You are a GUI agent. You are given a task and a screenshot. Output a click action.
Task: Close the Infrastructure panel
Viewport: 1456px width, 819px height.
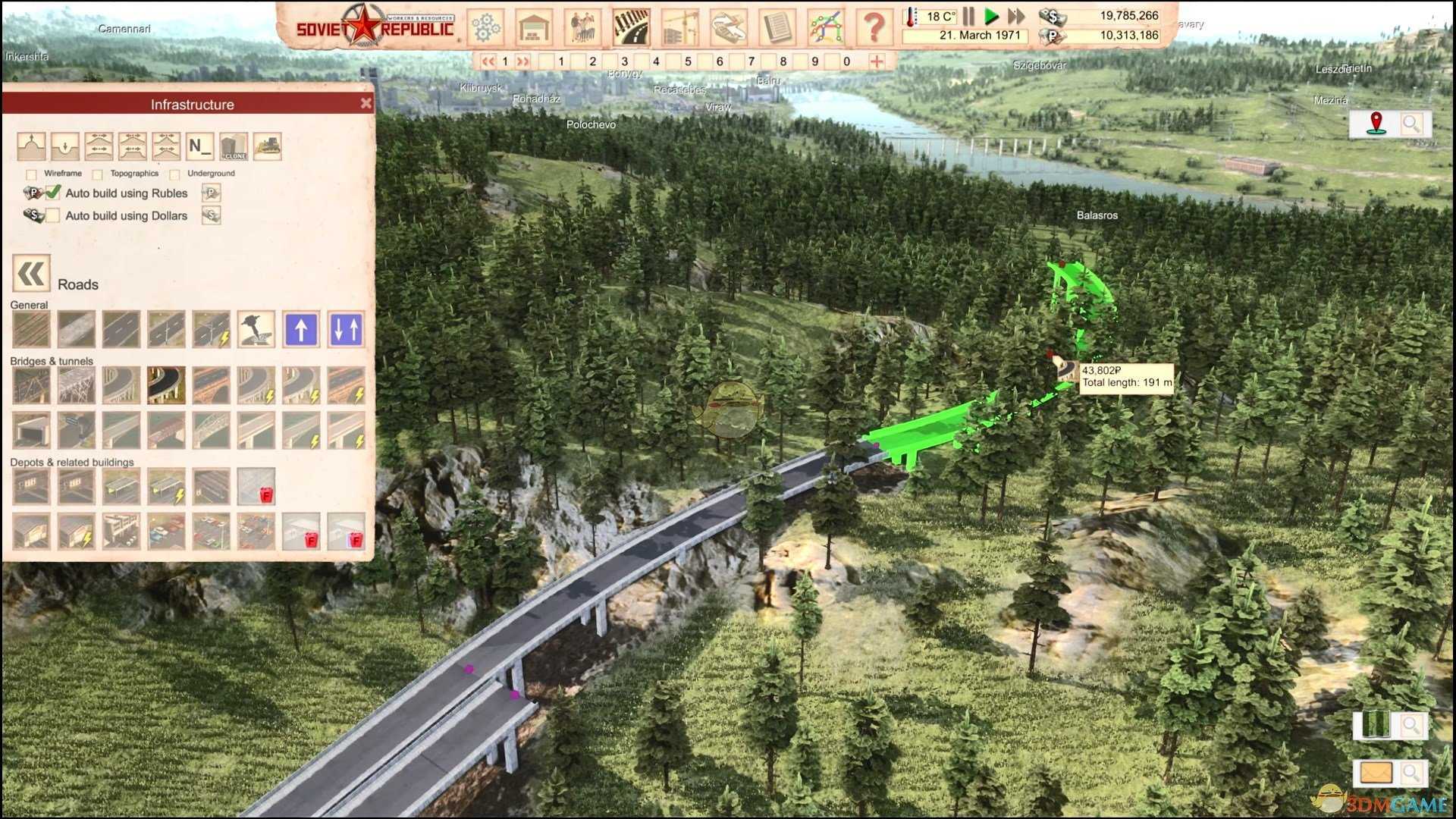point(366,103)
